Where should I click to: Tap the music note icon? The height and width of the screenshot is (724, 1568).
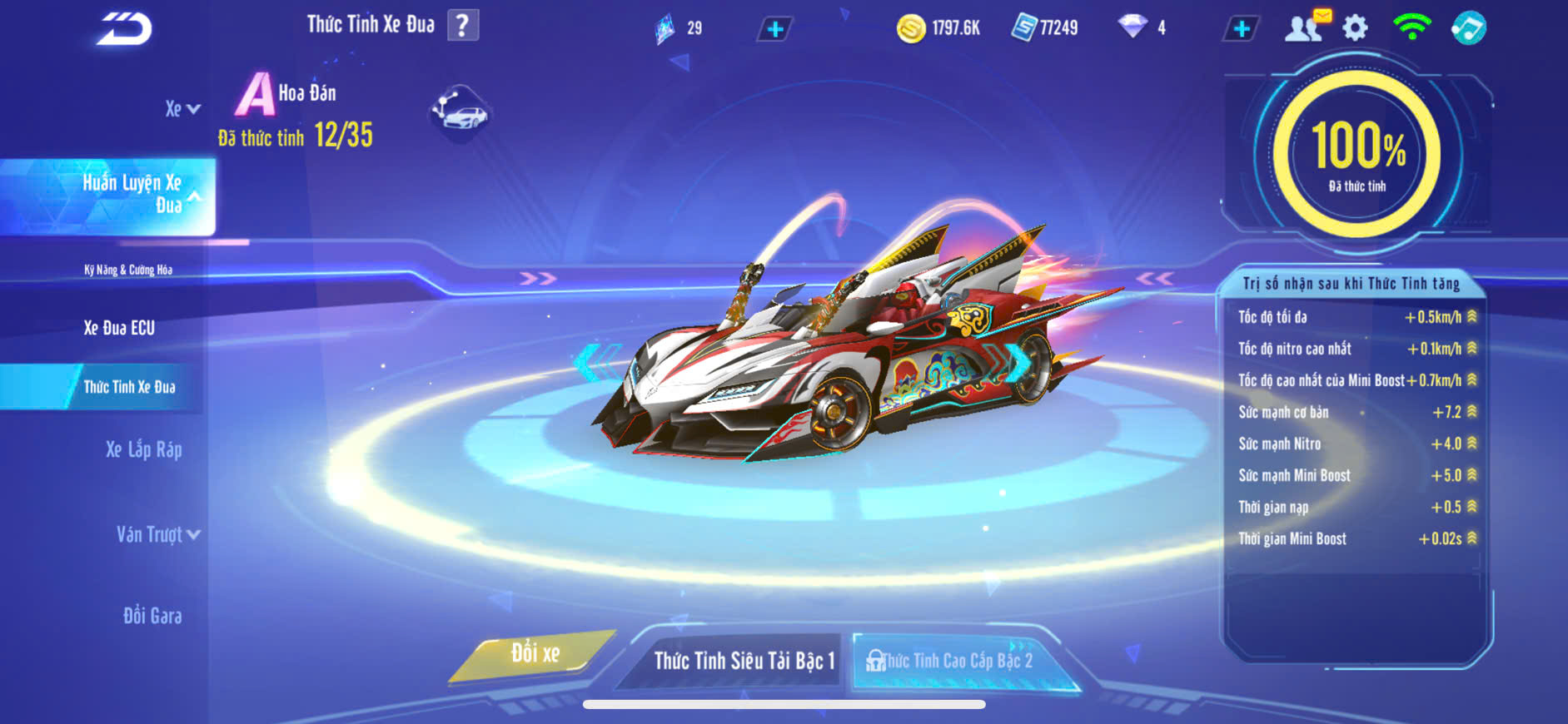pos(1468,28)
